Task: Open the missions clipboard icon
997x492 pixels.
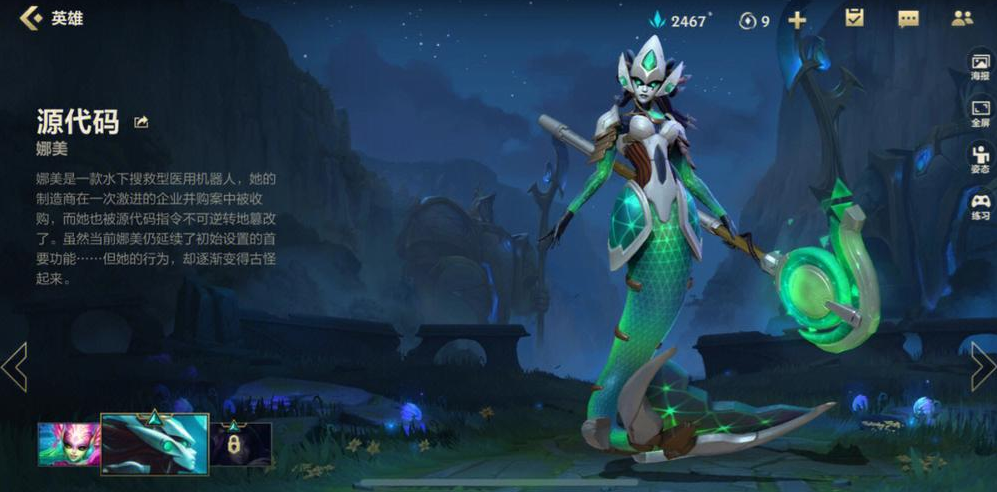Action: tap(854, 18)
